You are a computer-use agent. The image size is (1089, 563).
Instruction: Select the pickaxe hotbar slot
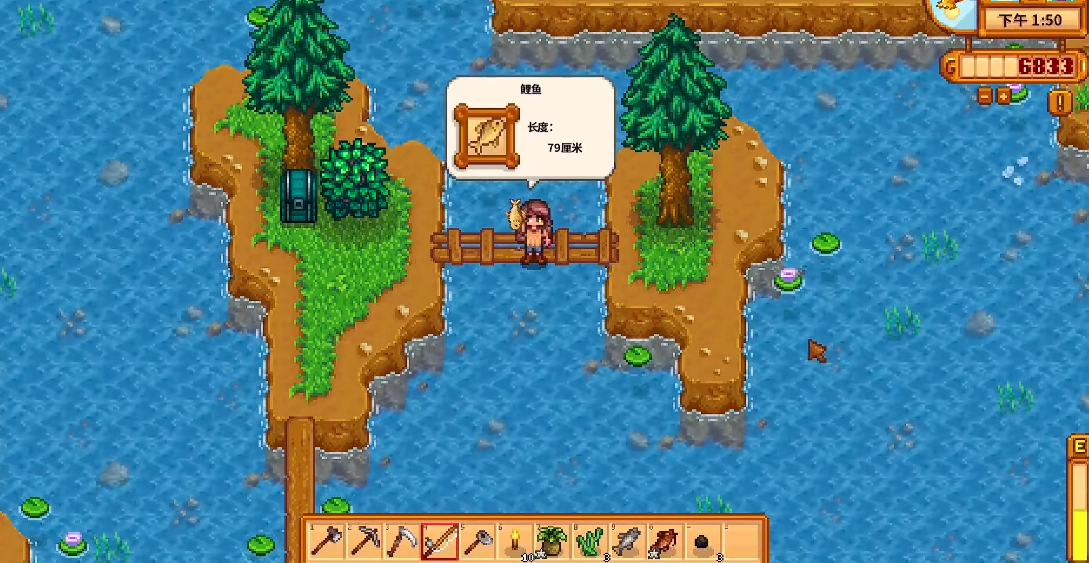(x=363, y=541)
